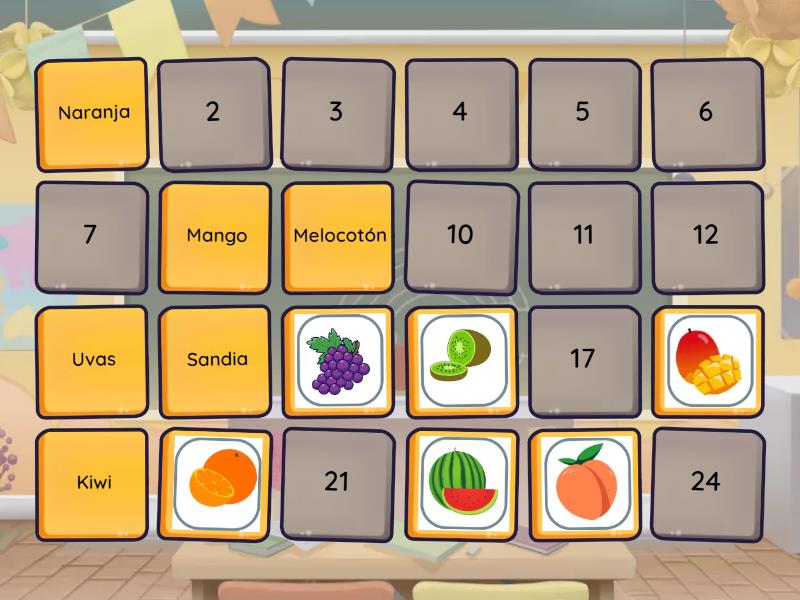Viewport: 800px width, 600px height.
Task: Turn over tile number 7
Action: 91,236
